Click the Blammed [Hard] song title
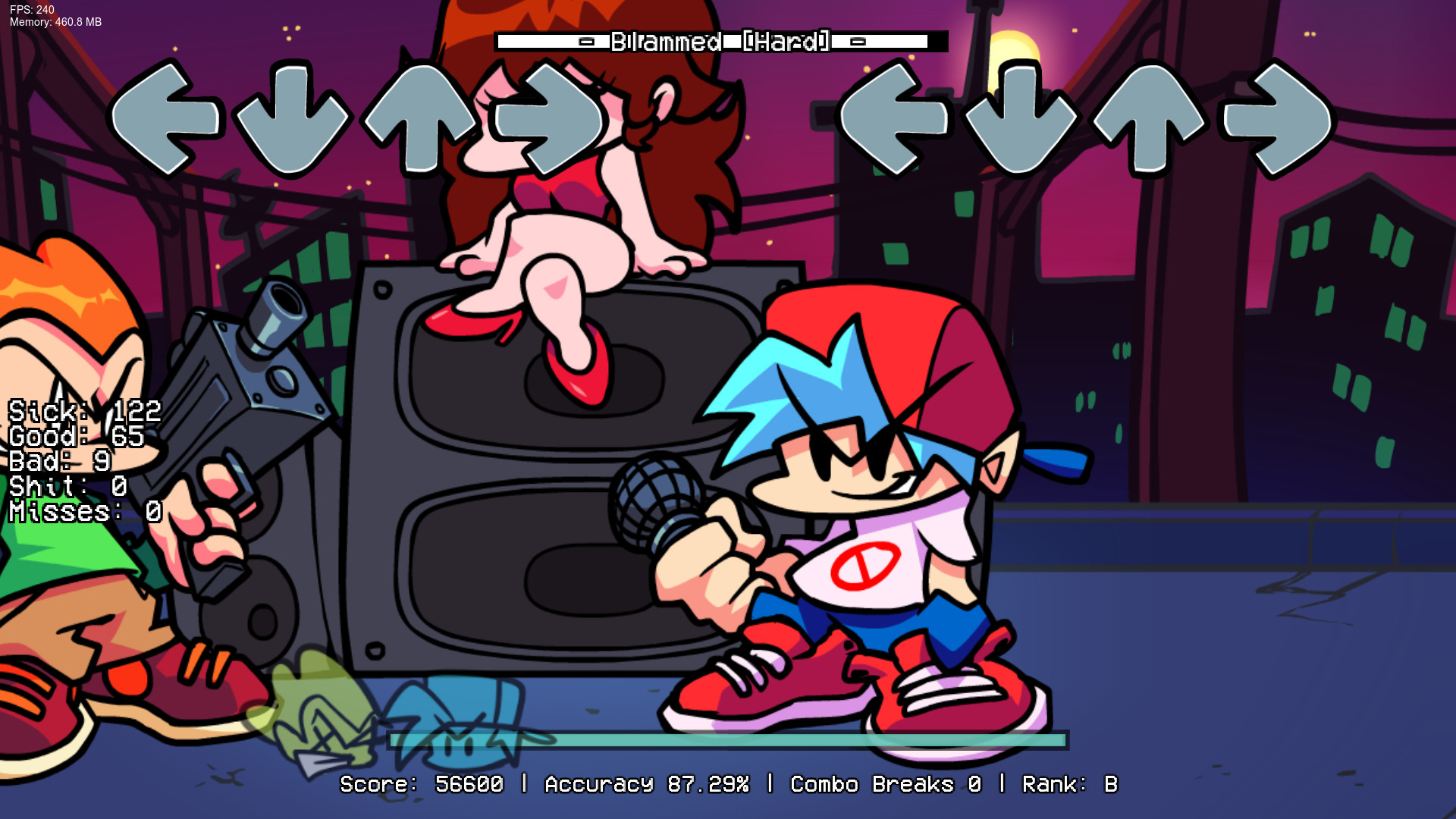1456x819 pixels. point(720,42)
